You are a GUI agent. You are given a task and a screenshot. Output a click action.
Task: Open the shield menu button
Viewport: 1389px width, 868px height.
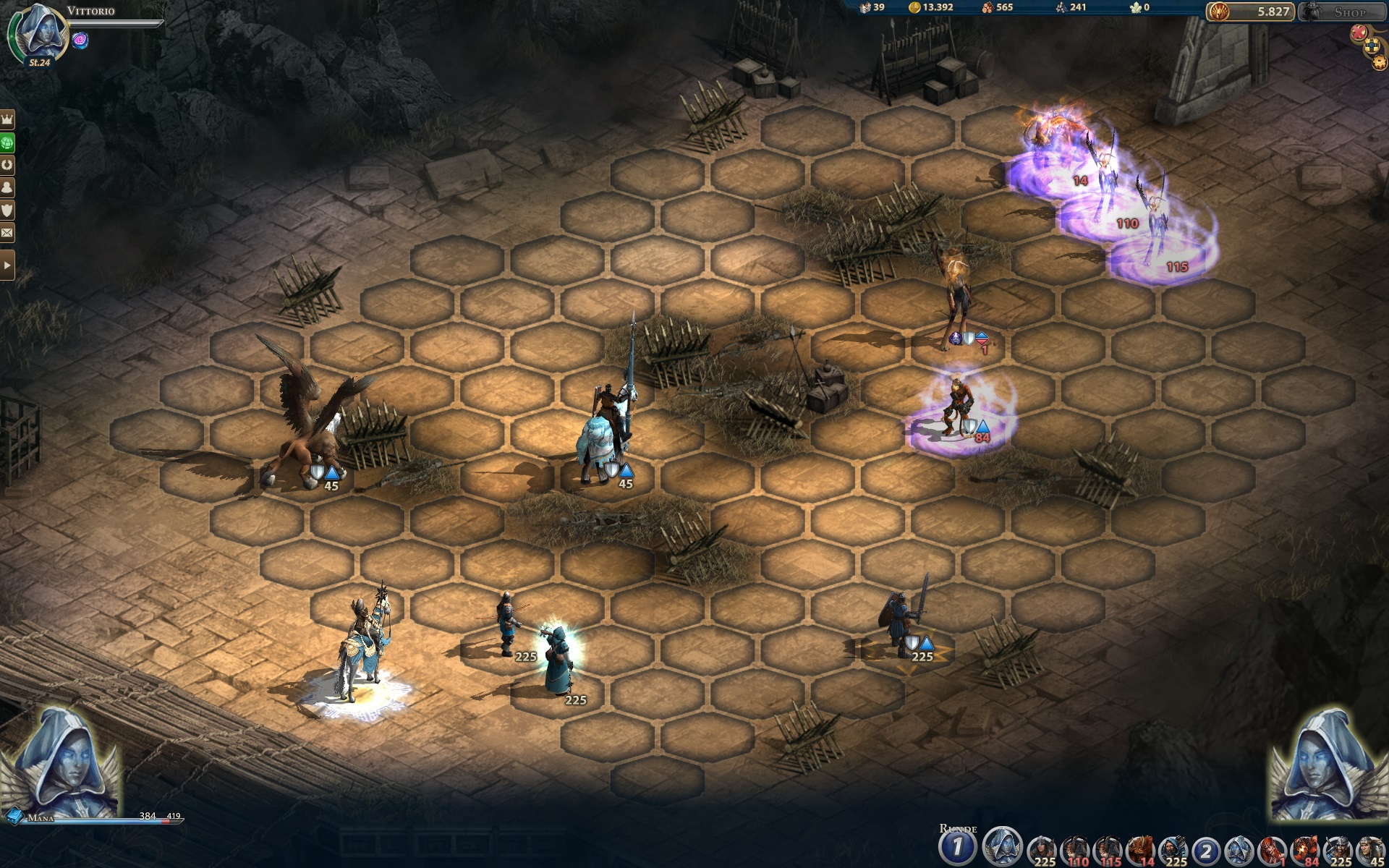[7, 210]
